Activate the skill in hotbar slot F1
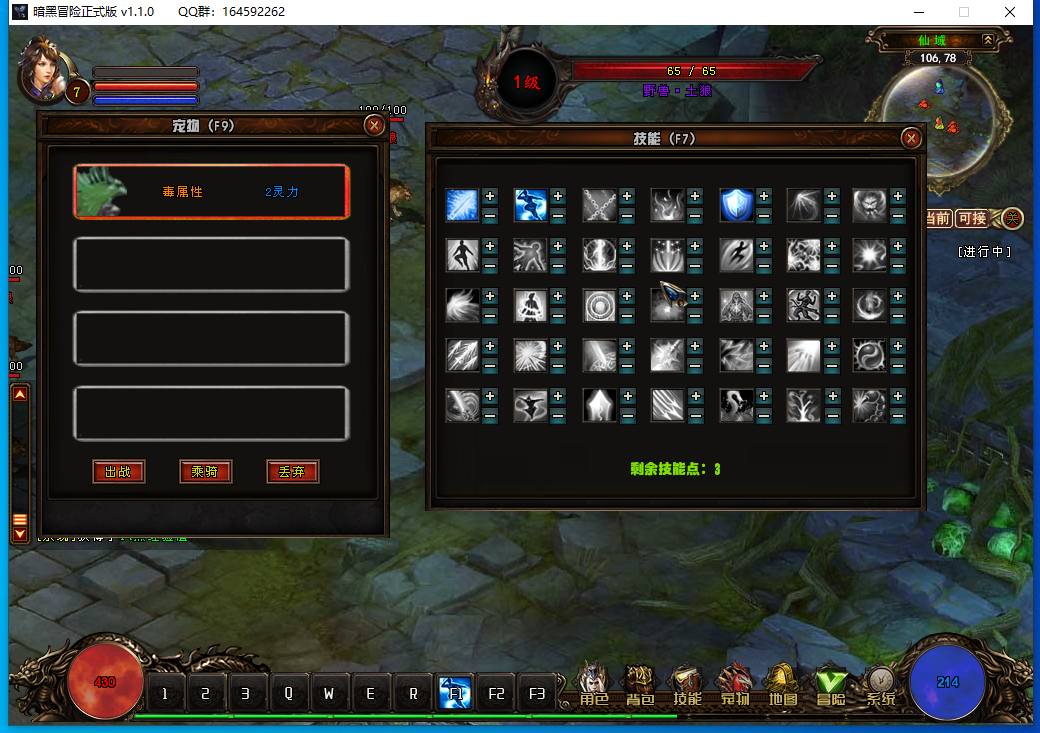 pyautogui.click(x=455, y=692)
